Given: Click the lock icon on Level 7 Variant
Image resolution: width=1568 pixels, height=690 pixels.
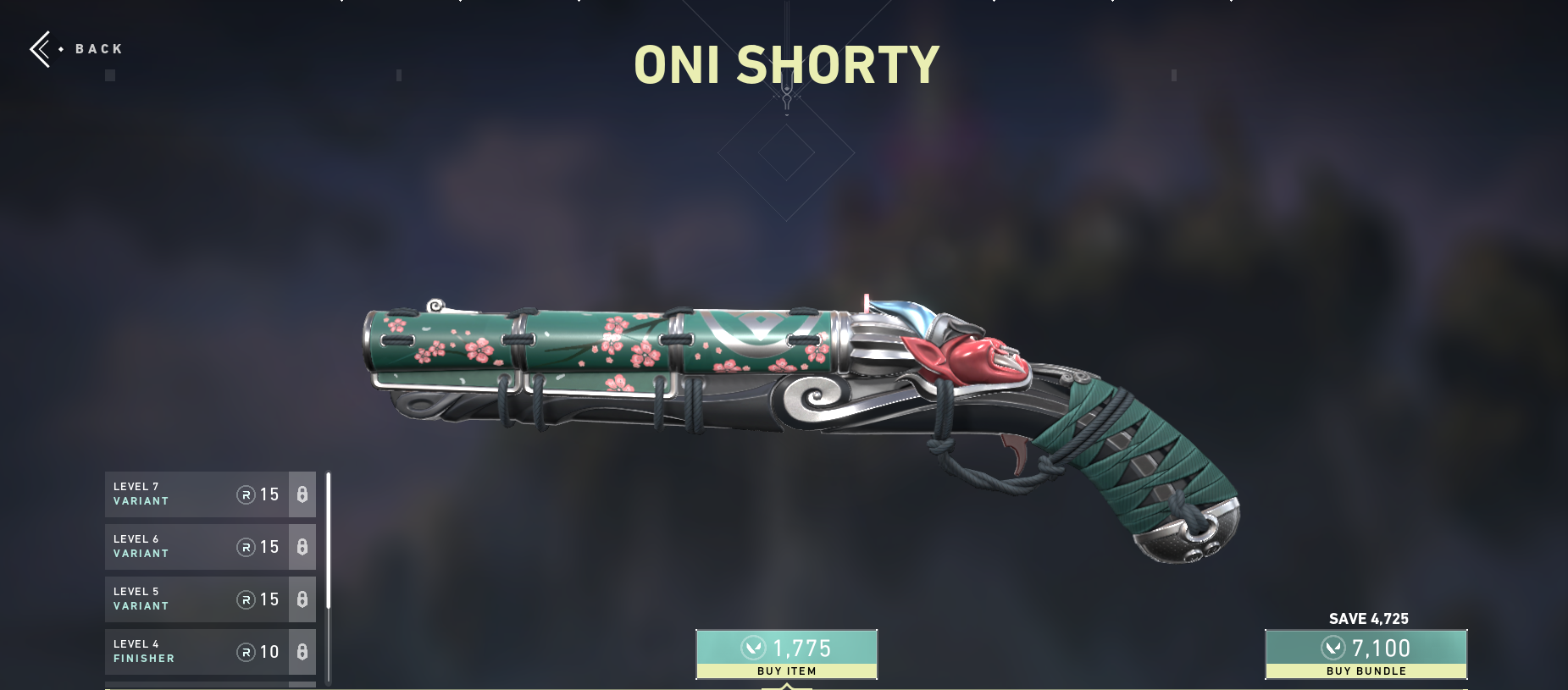Looking at the screenshot, I should 302,494.
